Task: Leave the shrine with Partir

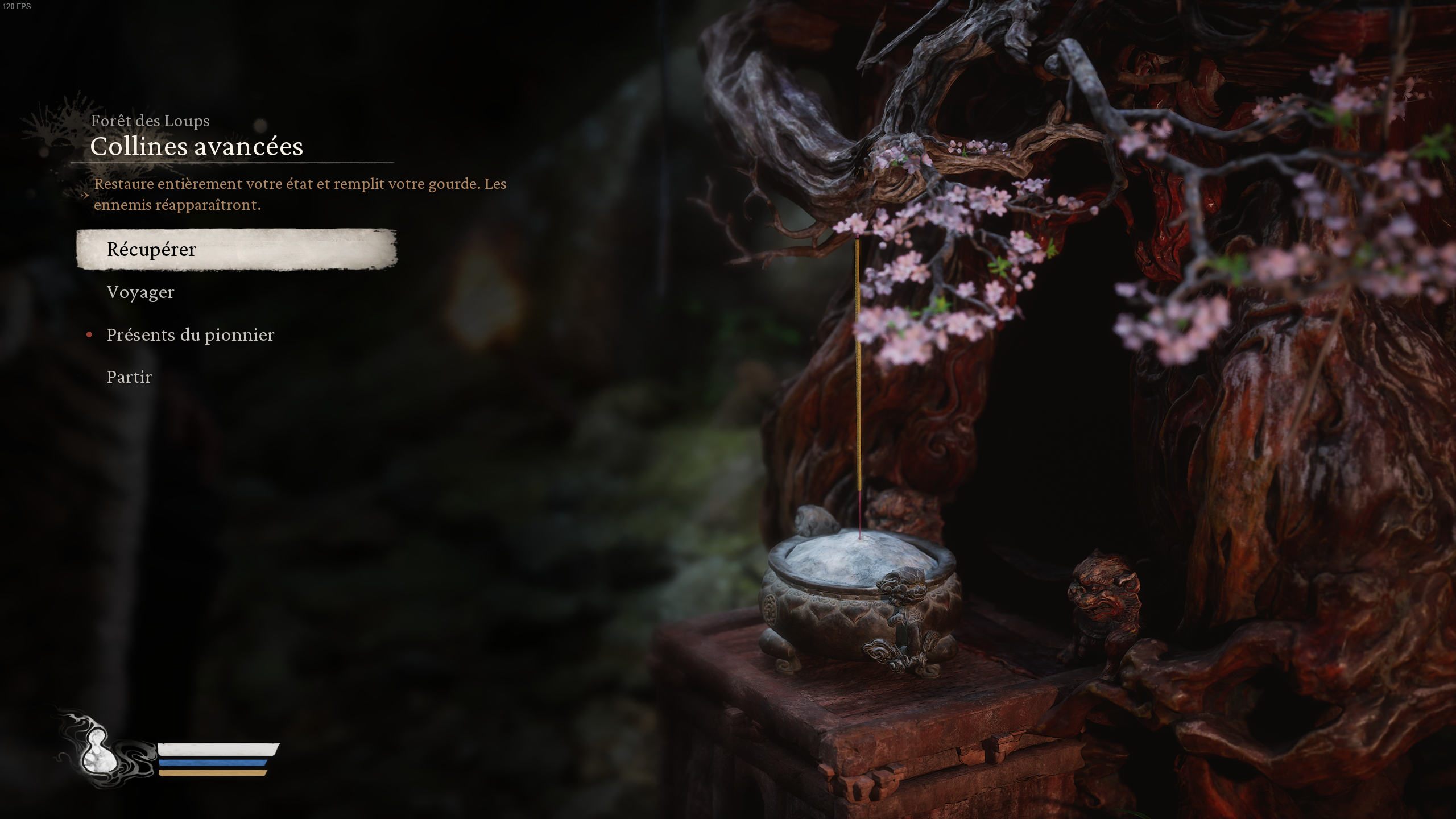Action: click(x=129, y=377)
